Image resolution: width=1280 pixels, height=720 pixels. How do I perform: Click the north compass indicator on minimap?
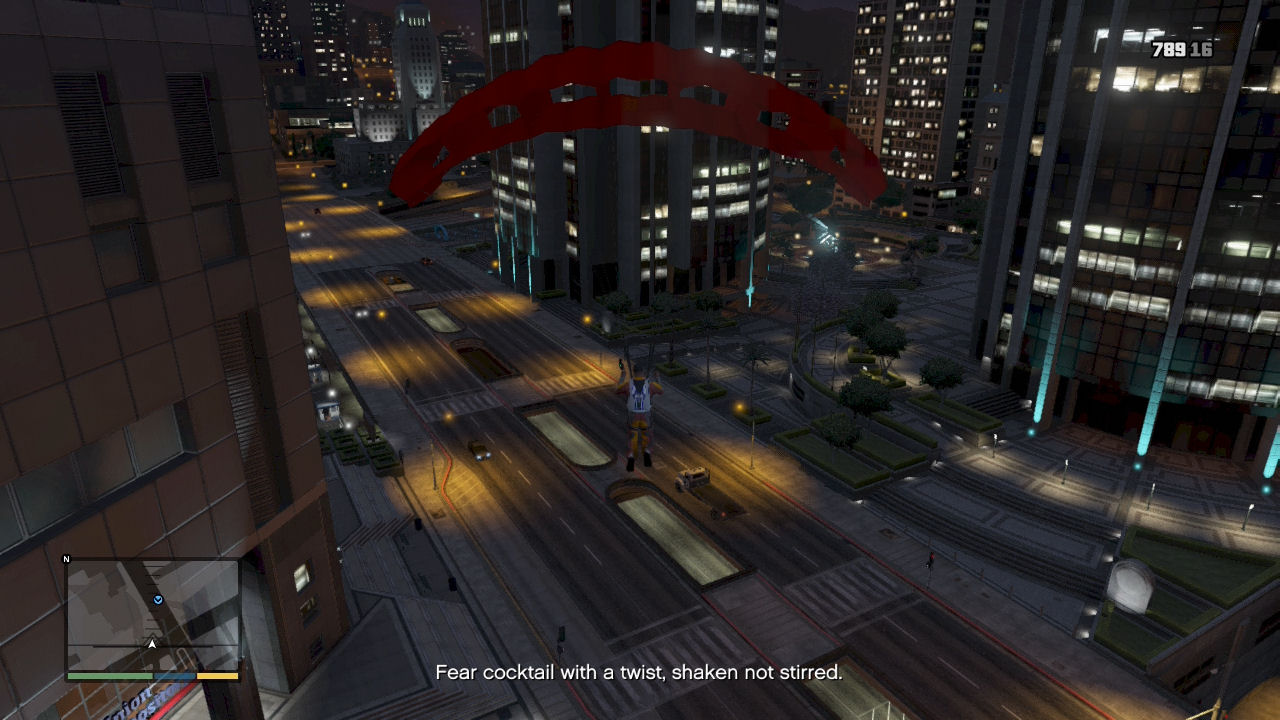[67, 560]
